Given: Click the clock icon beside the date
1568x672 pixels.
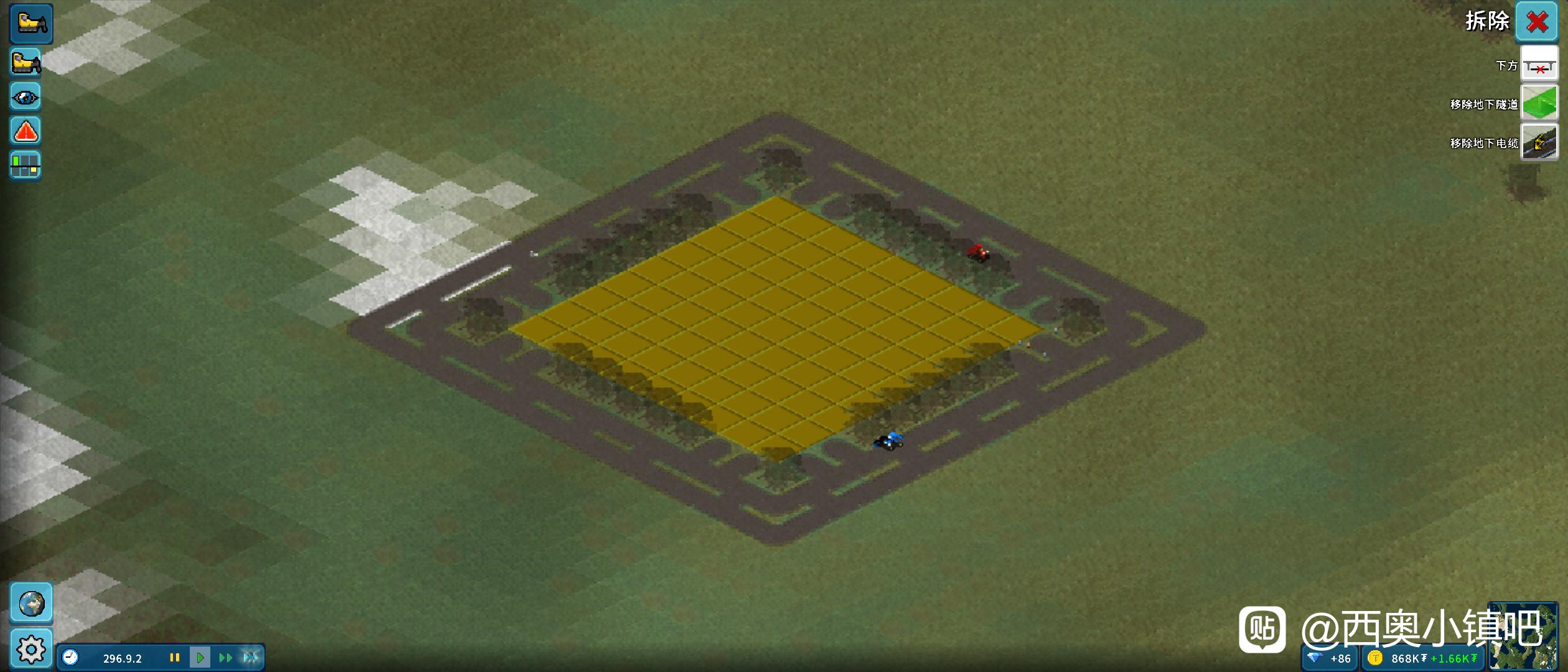Looking at the screenshot, I should [70, 658].
